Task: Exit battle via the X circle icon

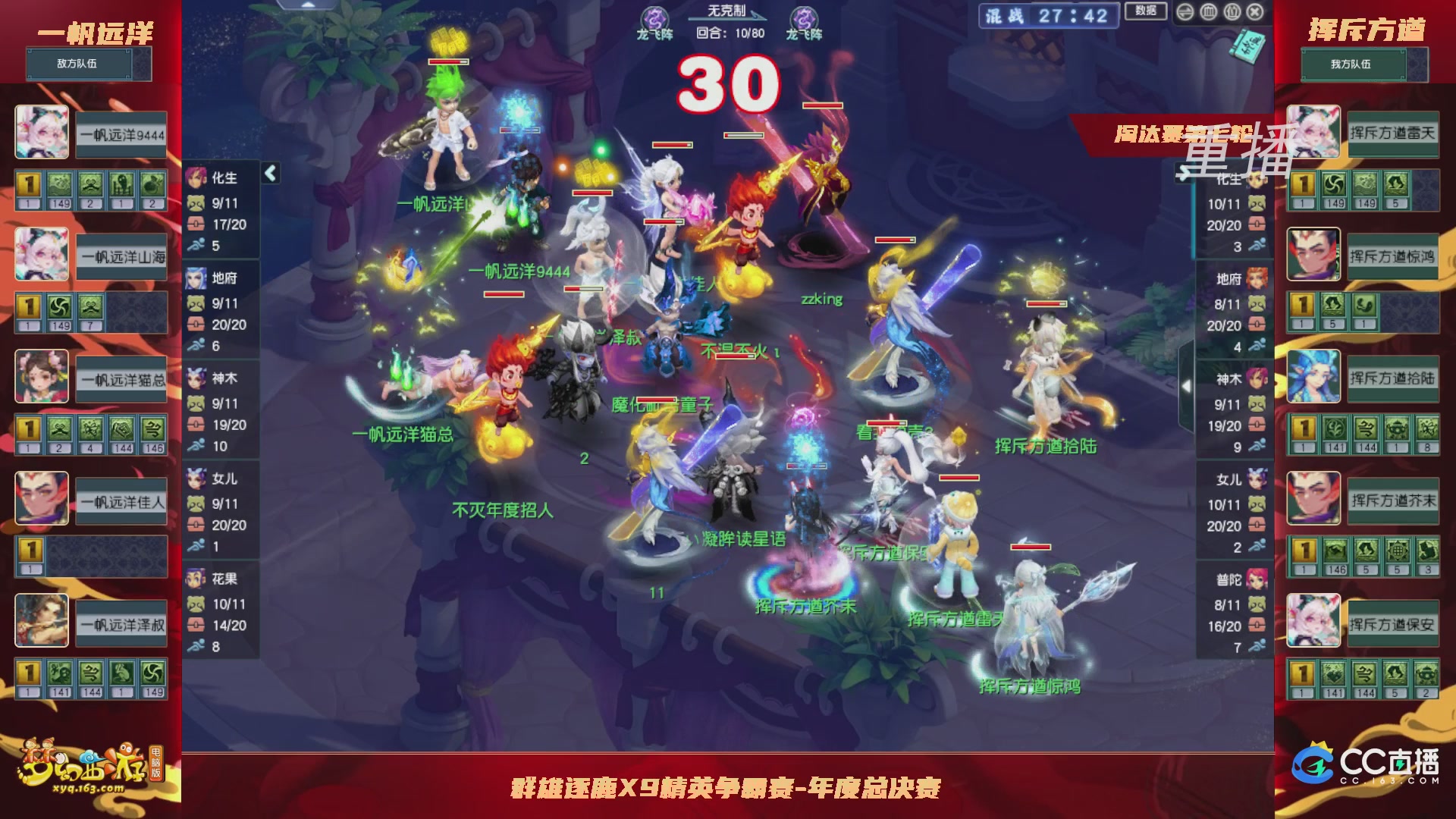Action: click(x=1254, y=12)
